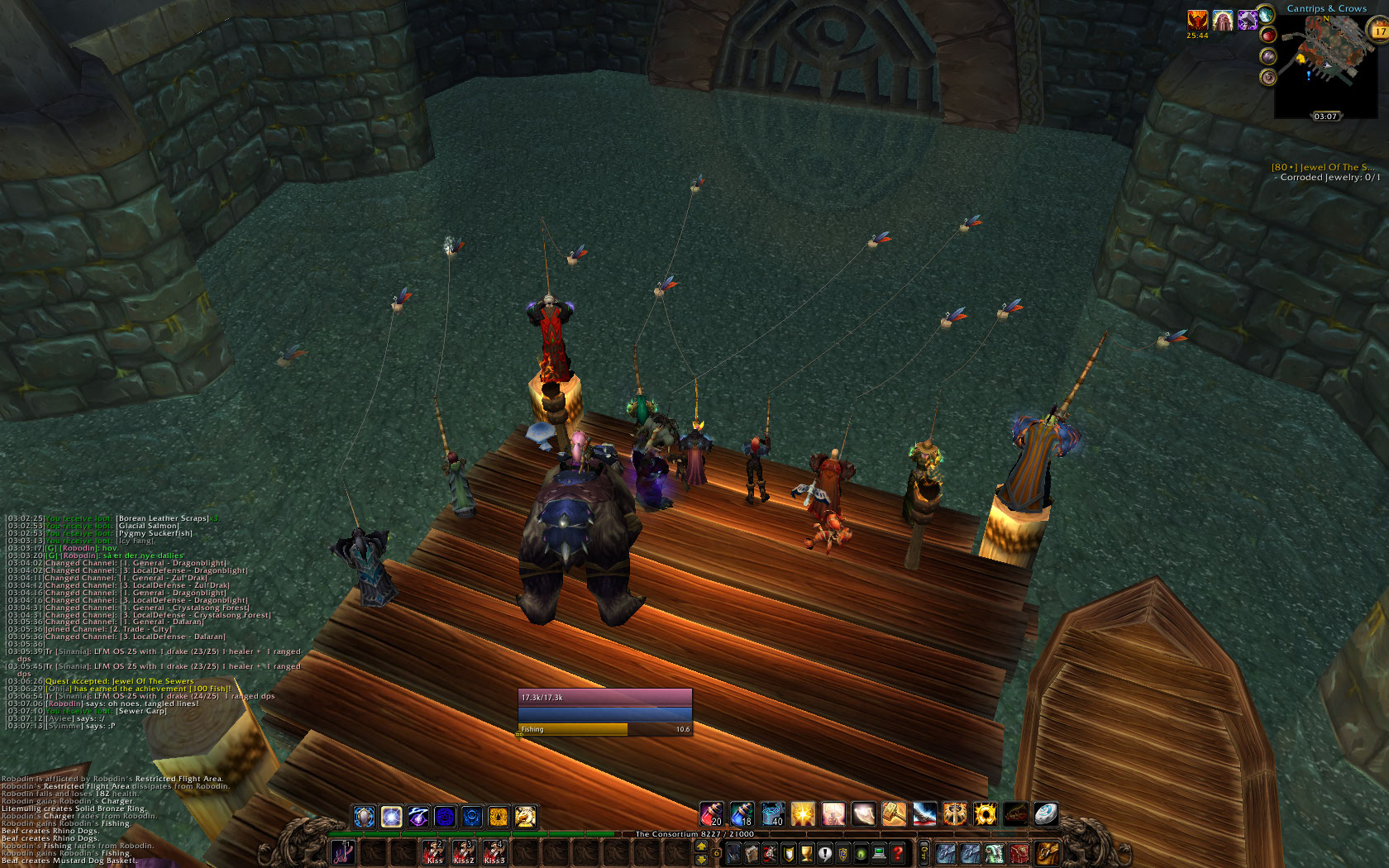The width and height of the screenshot is (1389, 868).
Task: Activate the golden sun aura icon
Action: click(985, 815)
